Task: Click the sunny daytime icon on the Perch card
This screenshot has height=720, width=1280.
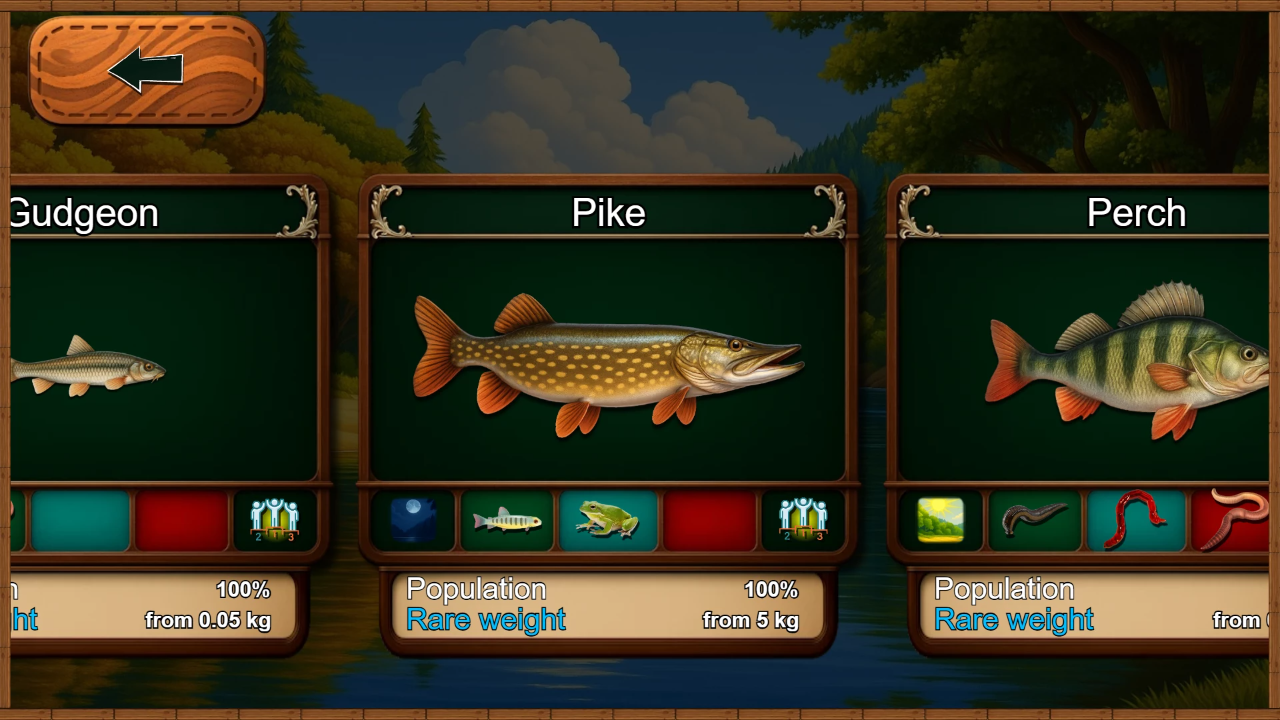Action: point(940,520)
